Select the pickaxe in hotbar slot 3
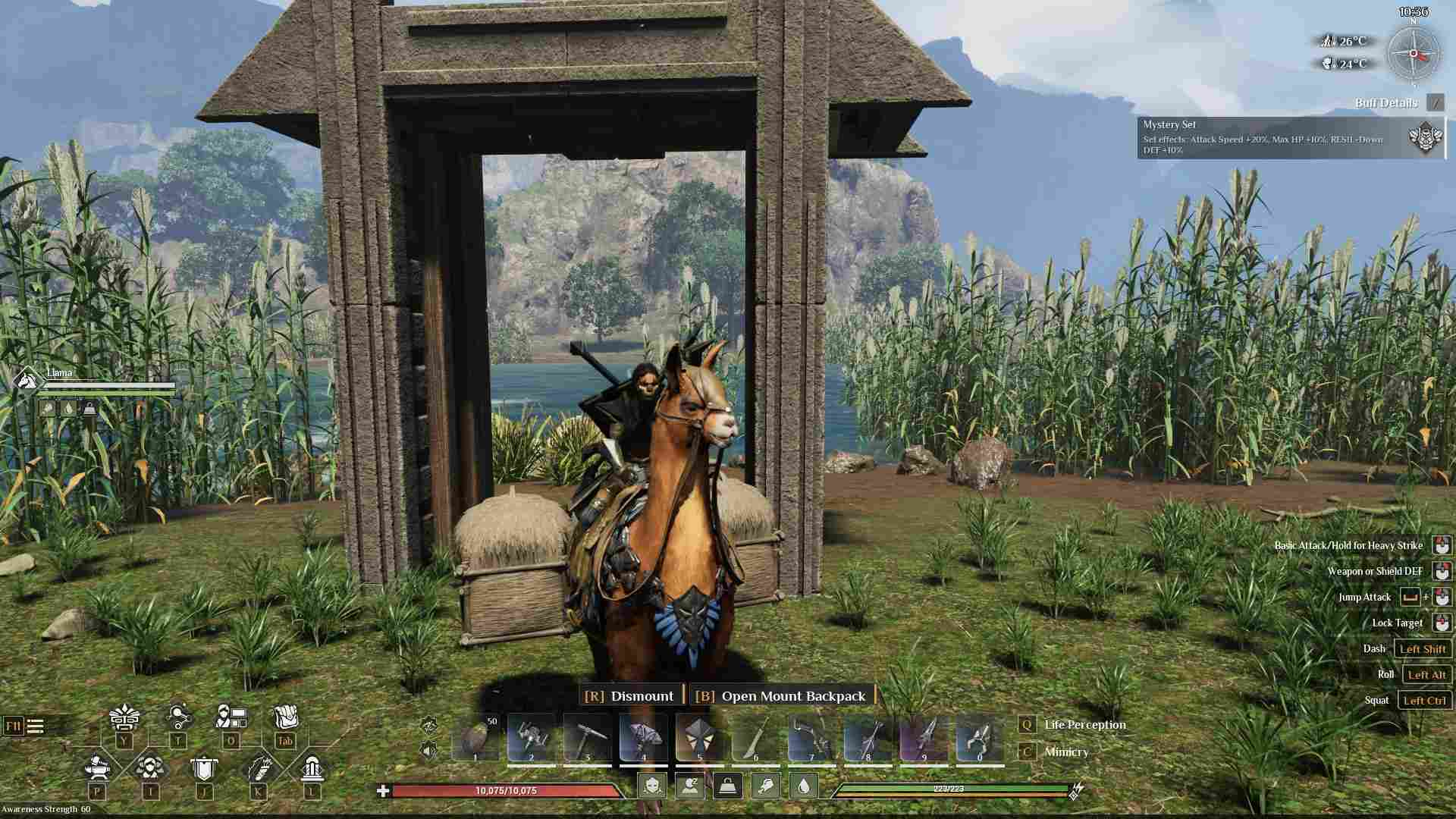1456x819 pixels. coord(588,738)
